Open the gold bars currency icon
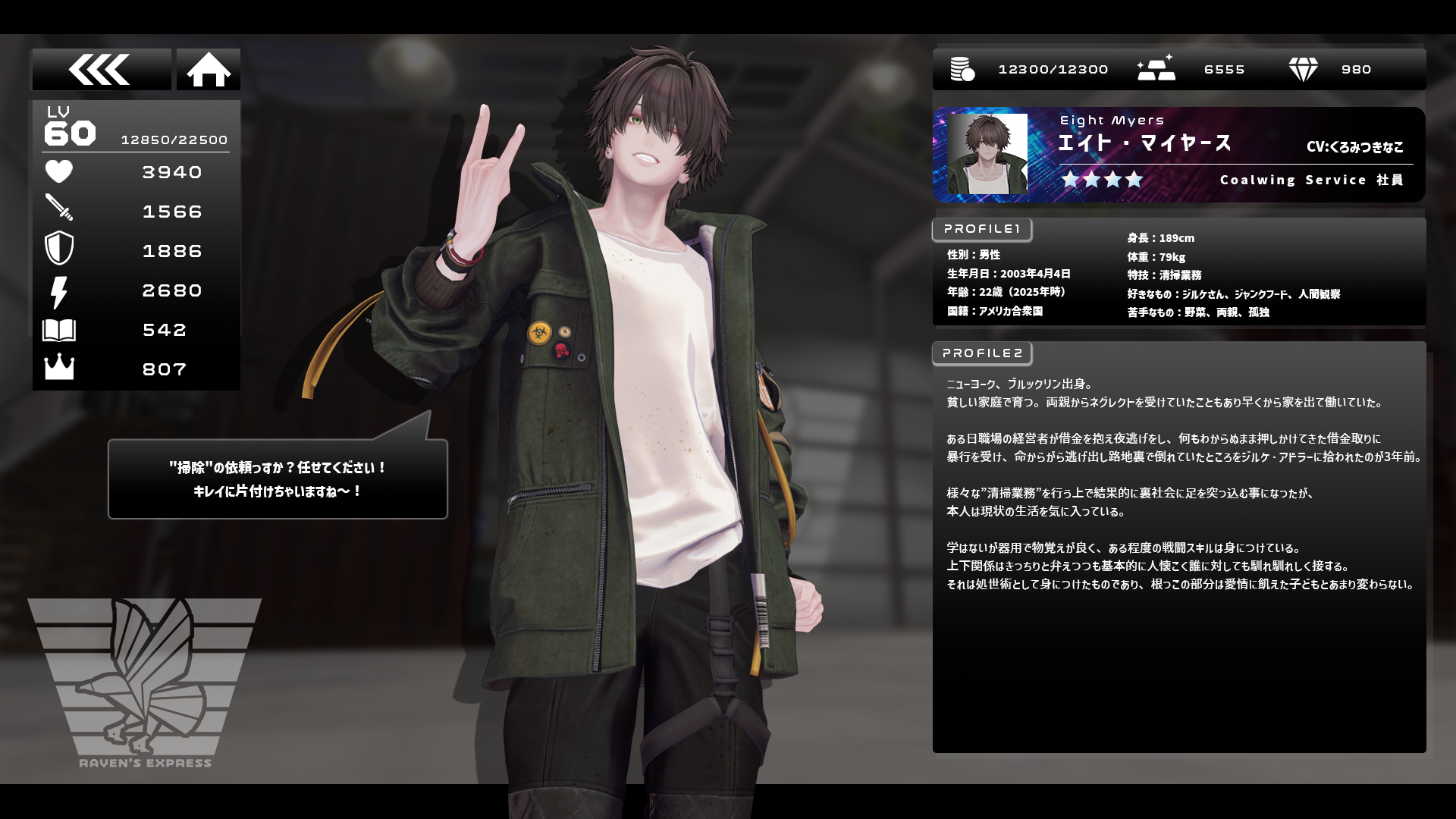 (x=1156, y=69)
